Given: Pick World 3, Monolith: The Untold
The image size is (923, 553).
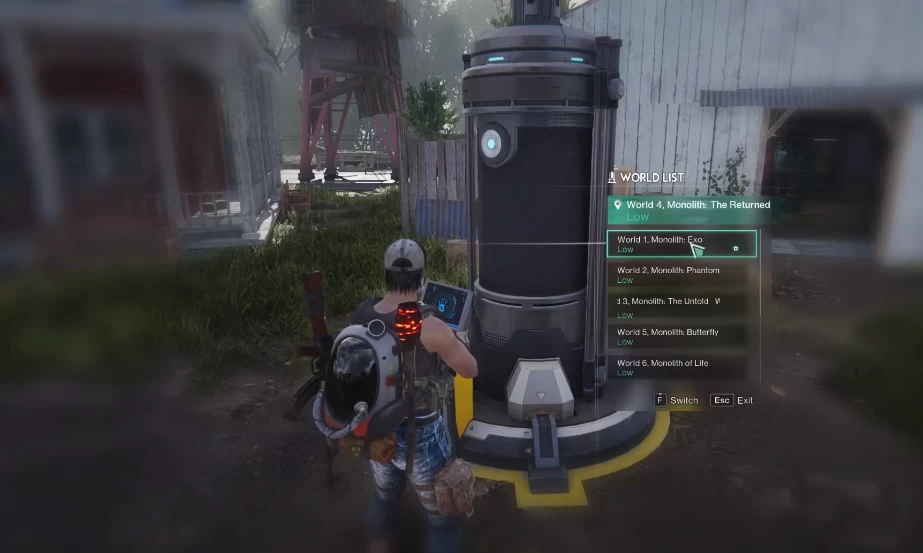Looking at the screenshot, I should pyautogui.click(x=677, y=305).
